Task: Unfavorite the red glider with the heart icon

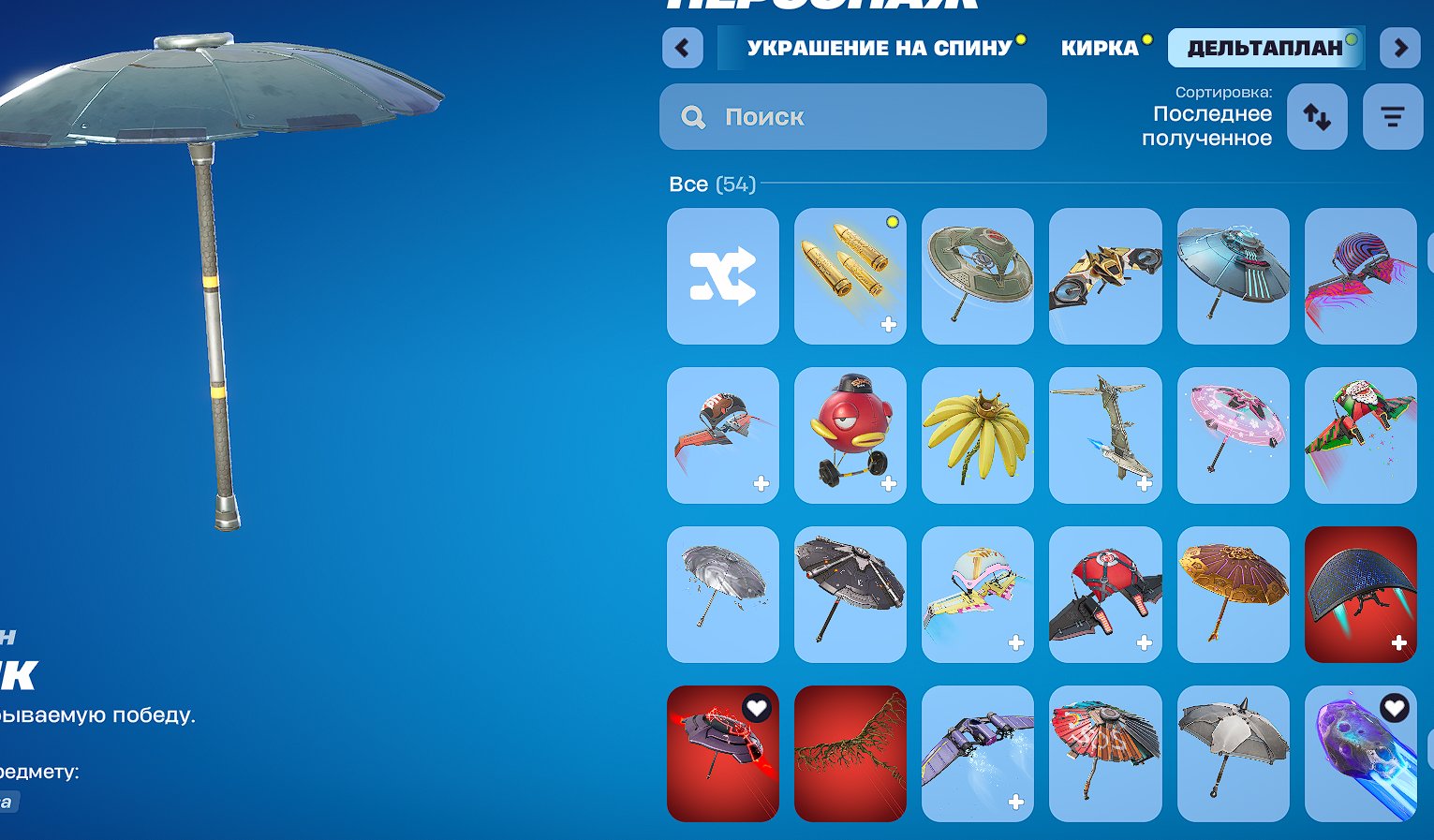Action: pos(757,709)
